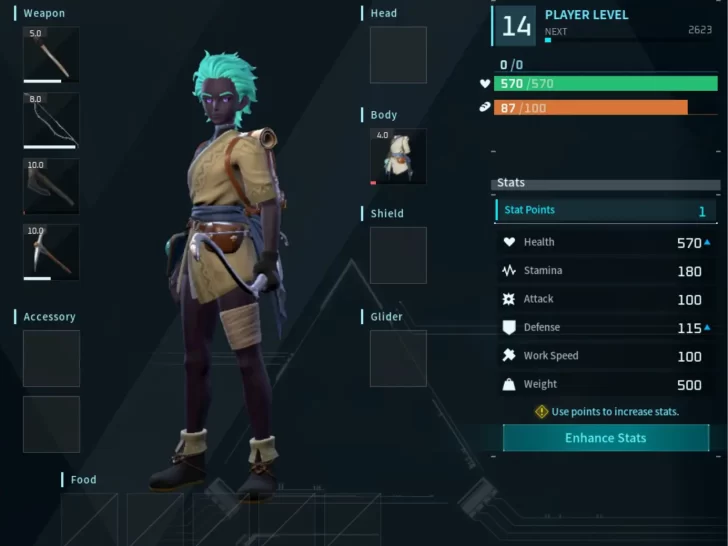The image size is (728, 546).
Task: Pick the pickaxe weapon slot
Action: pyautogui.click(x=51, y=252)
